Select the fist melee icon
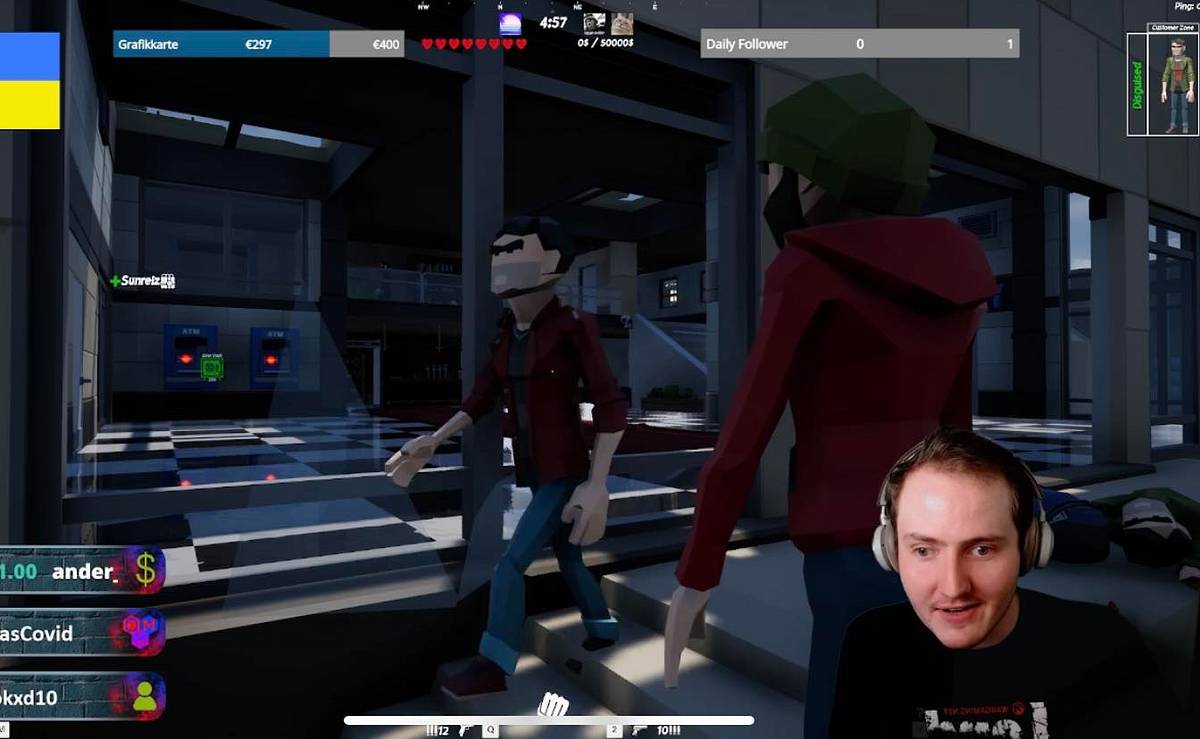1200x739 pixels. click(552, 706)
